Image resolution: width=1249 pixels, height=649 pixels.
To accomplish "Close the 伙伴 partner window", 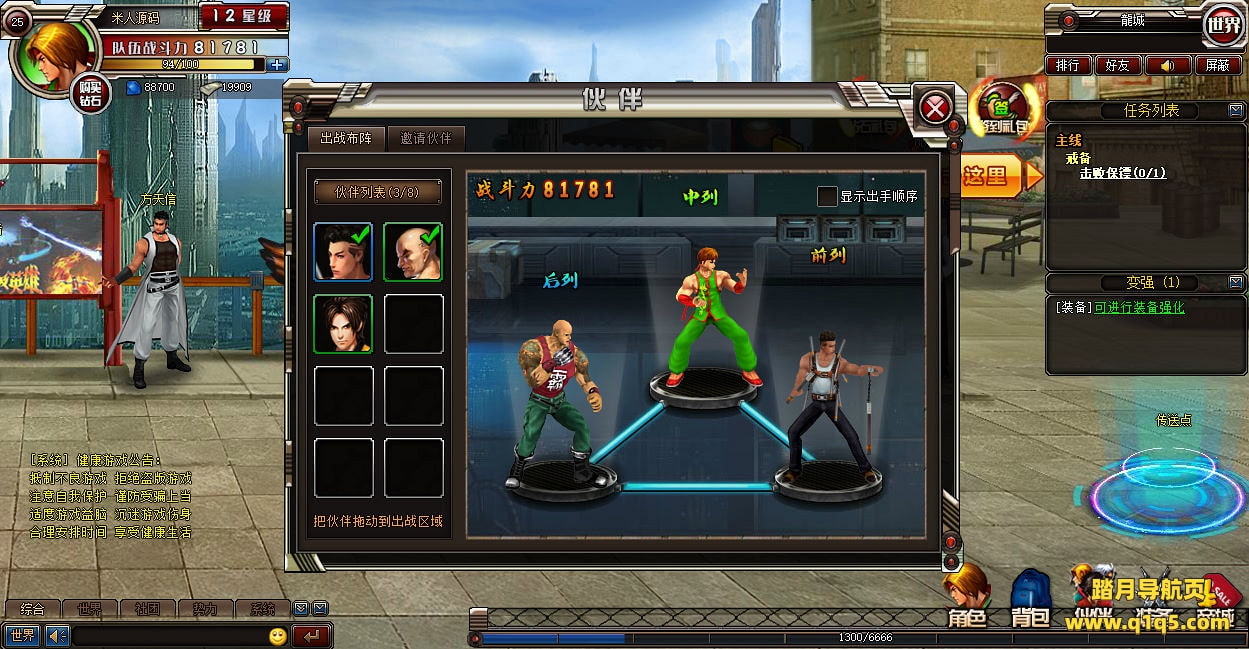I will point(935,107).
